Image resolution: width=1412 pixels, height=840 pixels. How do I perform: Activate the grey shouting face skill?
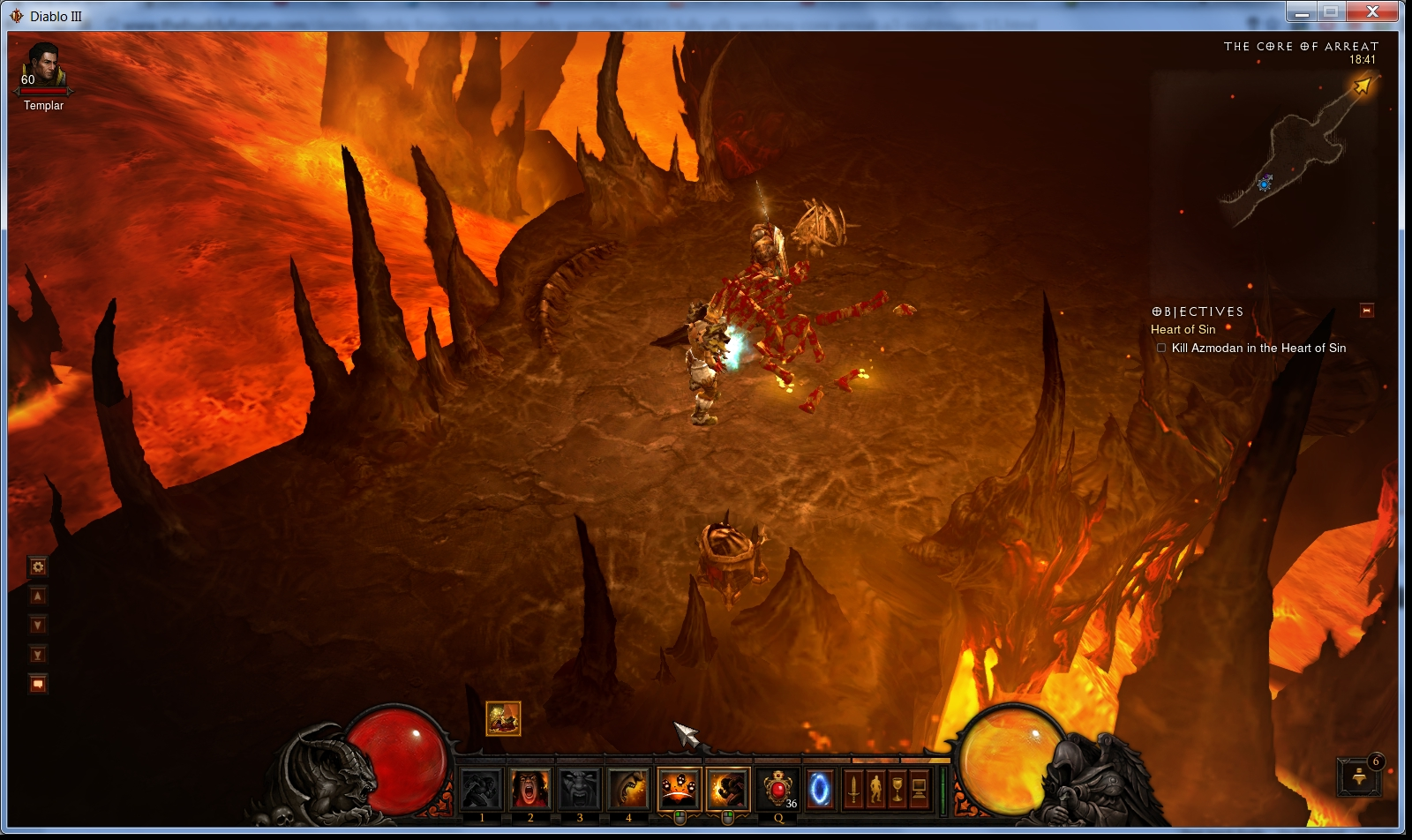click(580, 788)
